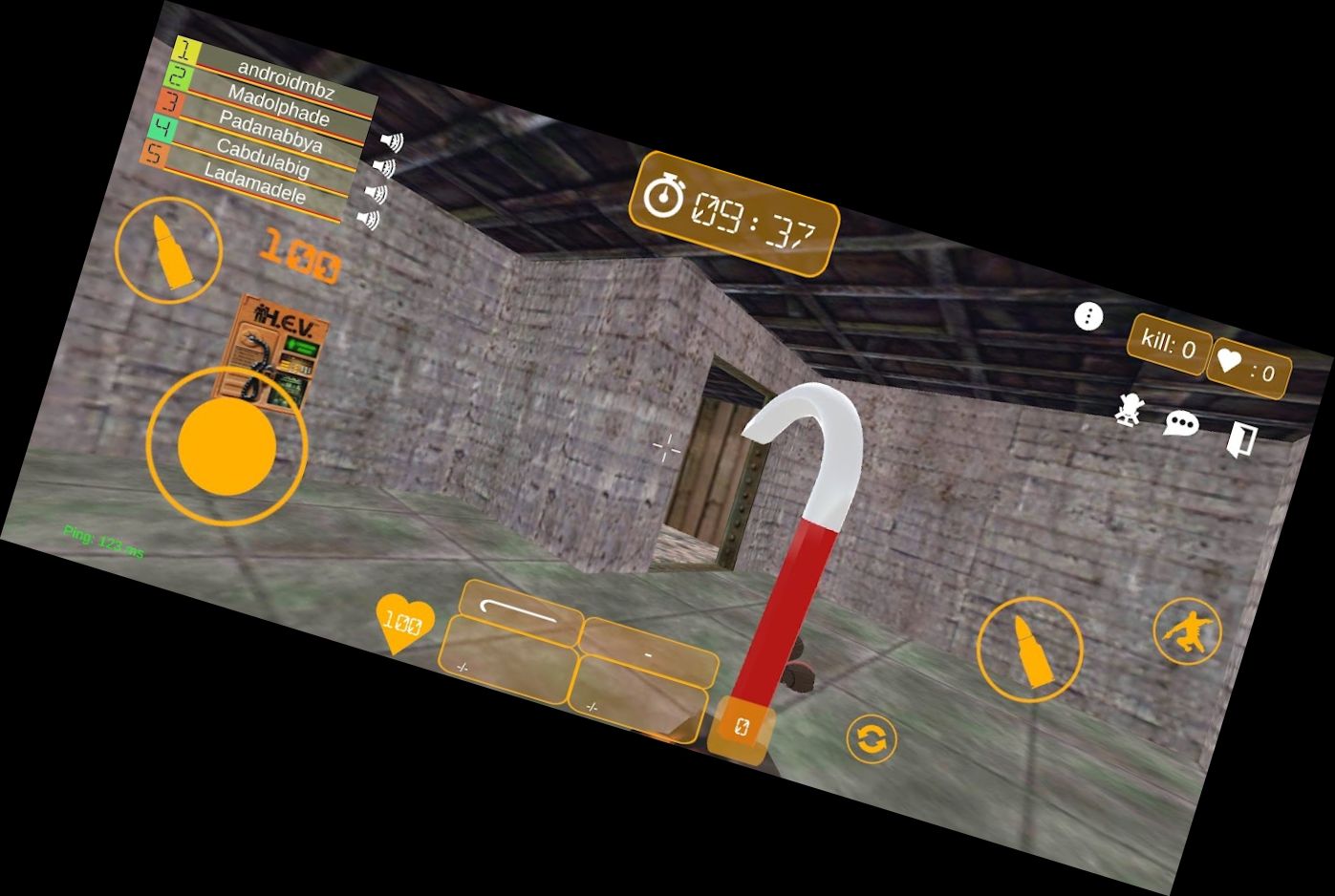This screenshot has height=896, width=1335.
Task: Touch the orange movement joystick knob
Action: pyautogui.click(x=227, y=446)
